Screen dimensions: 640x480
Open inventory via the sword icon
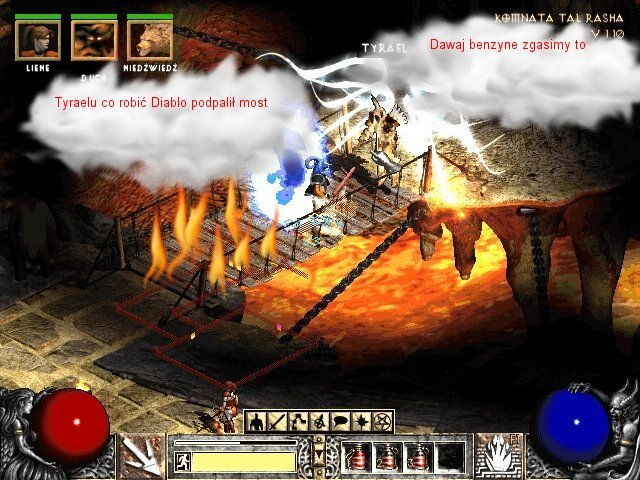[277, 422]
